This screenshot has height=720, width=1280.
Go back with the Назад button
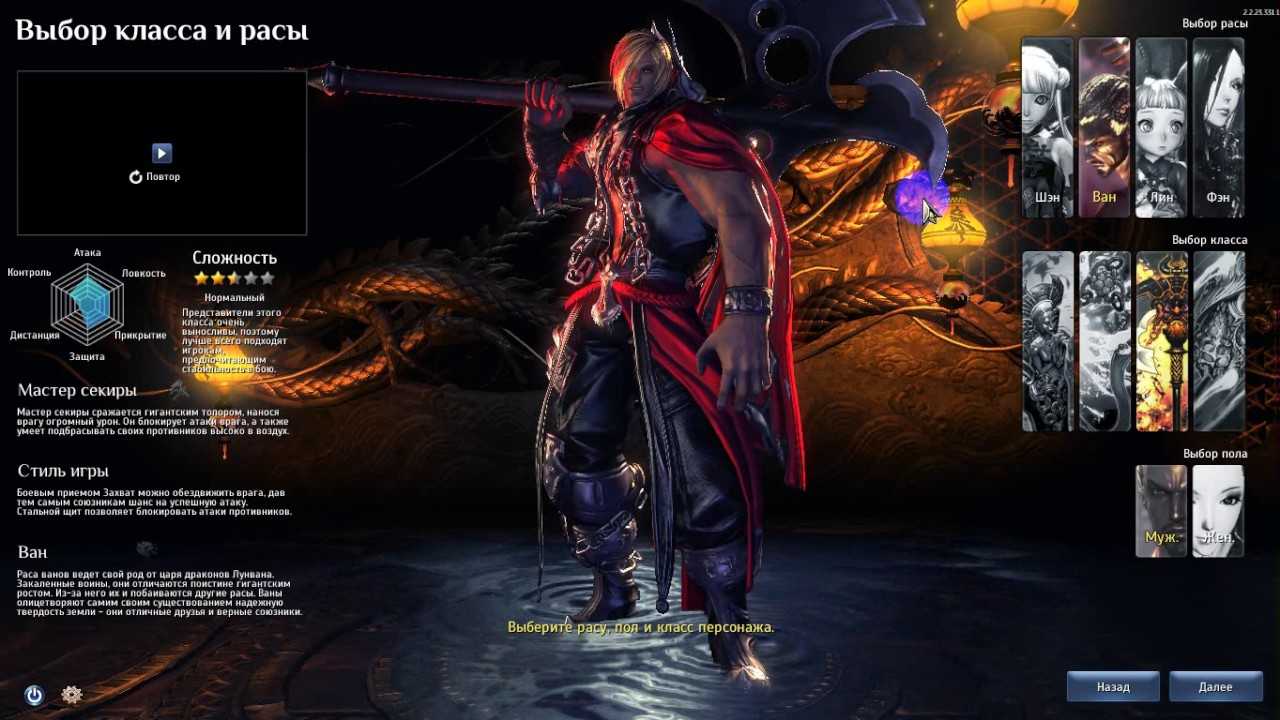pos(1113,687)
